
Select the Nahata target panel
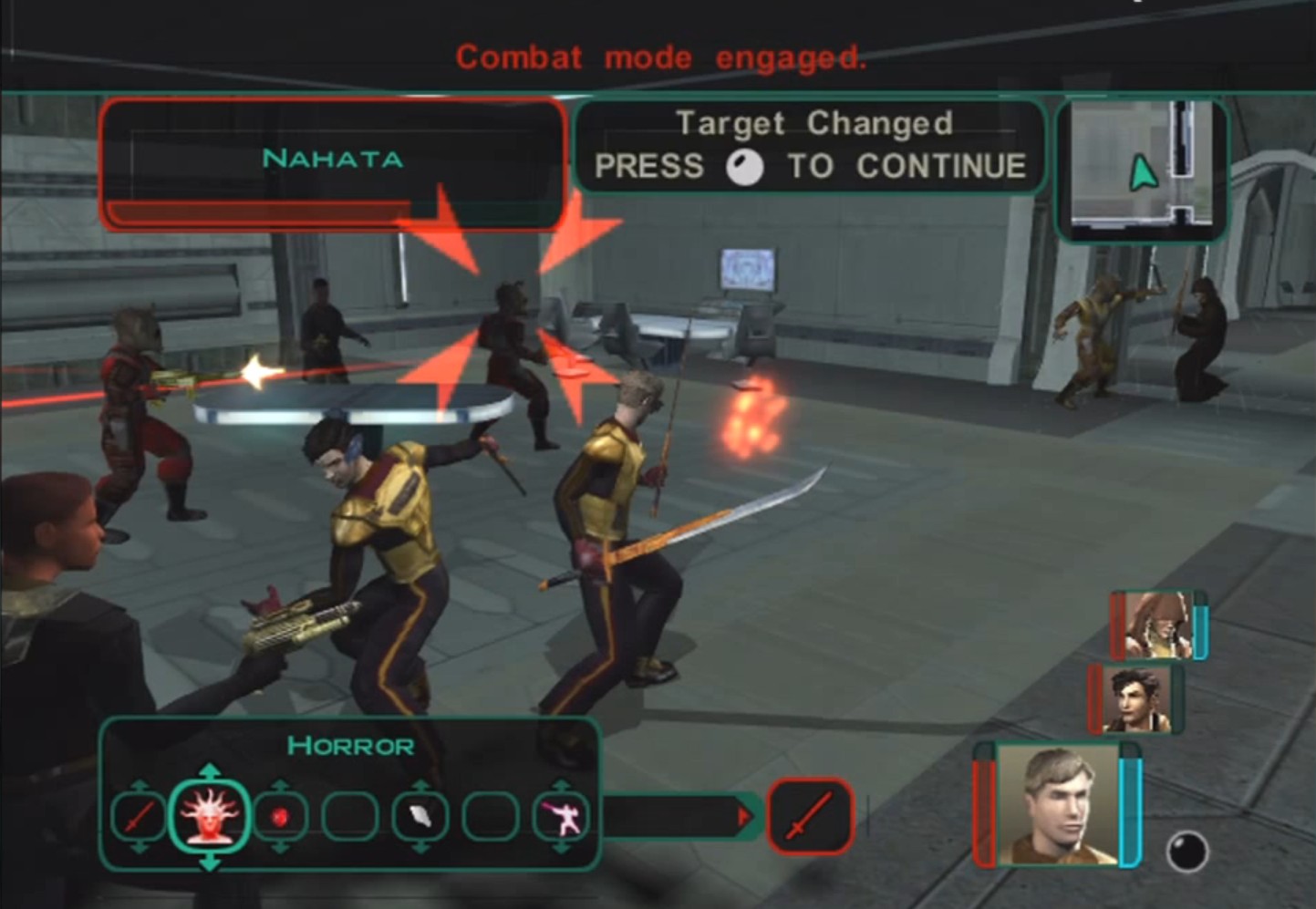pyautogui.click(x=333, y=162)
